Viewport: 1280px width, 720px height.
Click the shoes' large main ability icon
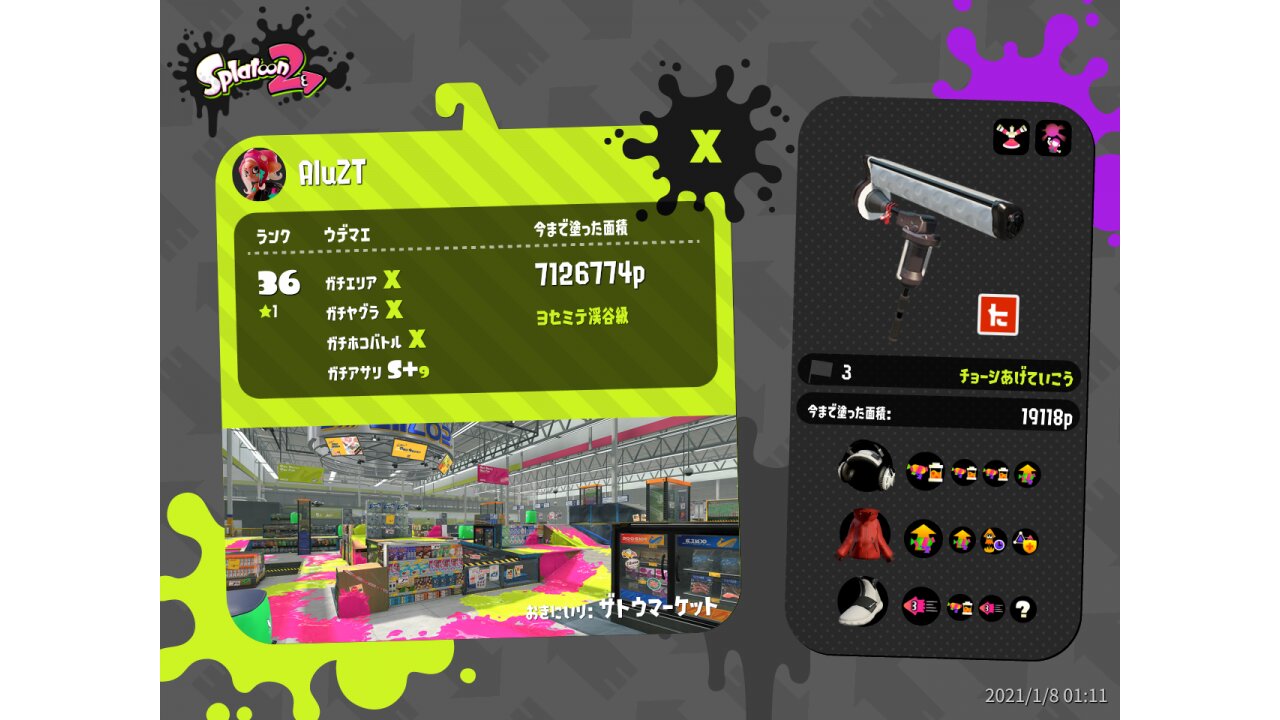click(921, 606)
